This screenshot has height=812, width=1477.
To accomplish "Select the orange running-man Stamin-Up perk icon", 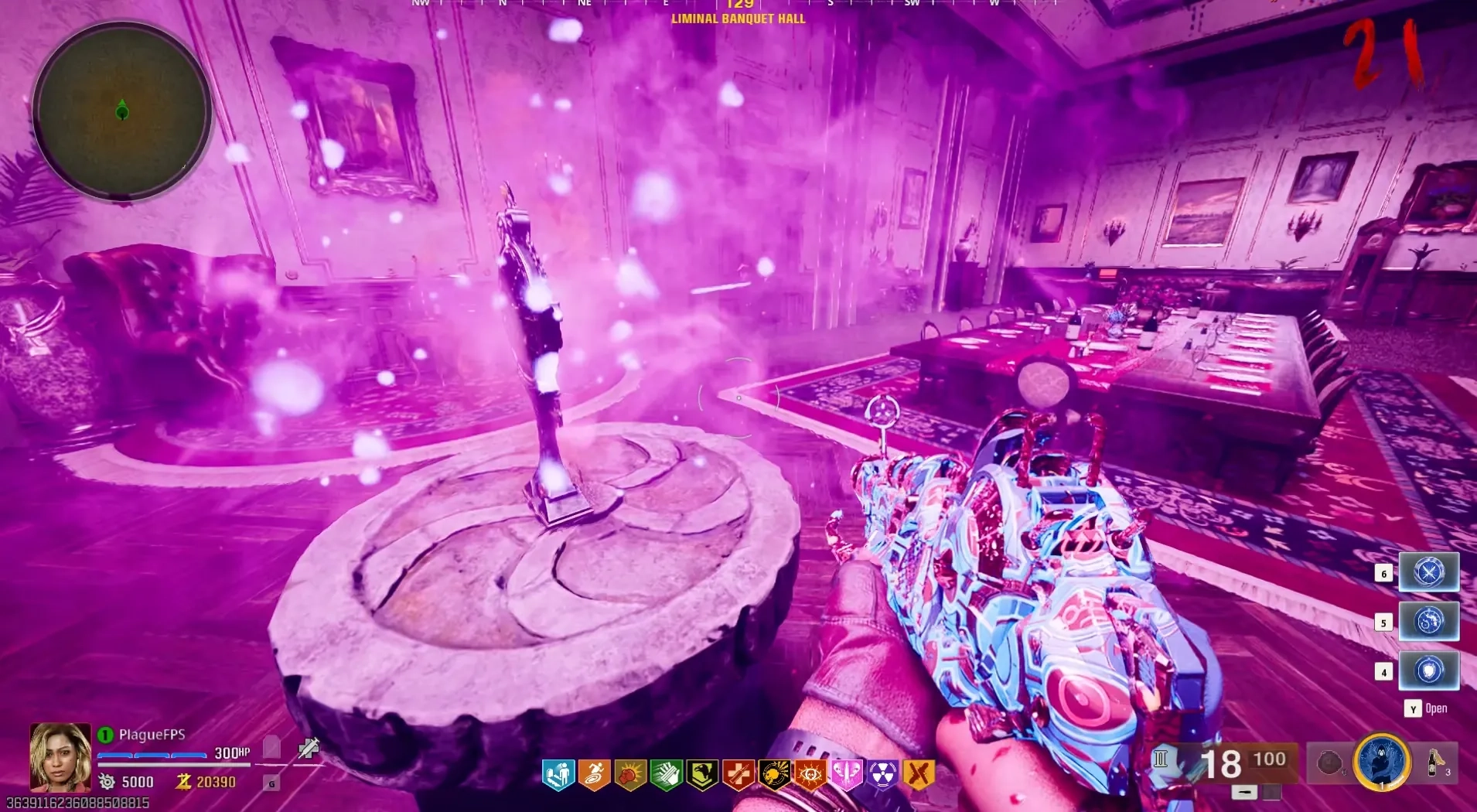I will click(x=594, y=774).
